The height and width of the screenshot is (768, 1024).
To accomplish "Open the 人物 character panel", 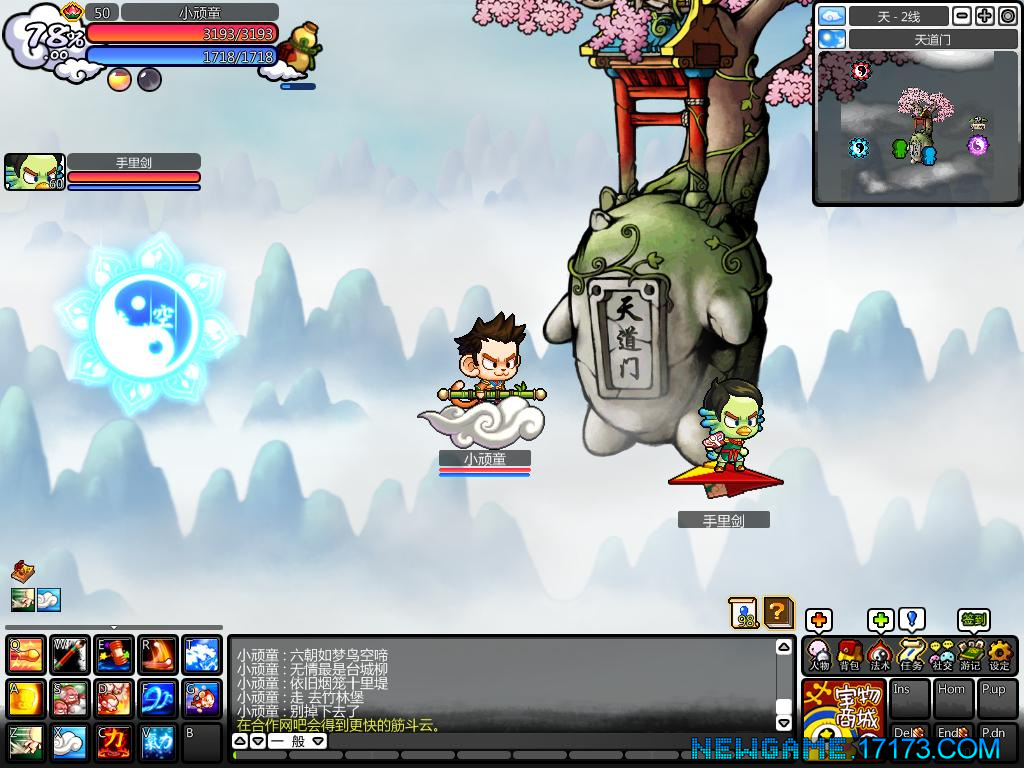I will pyautogui.click(x=819, y=654).
